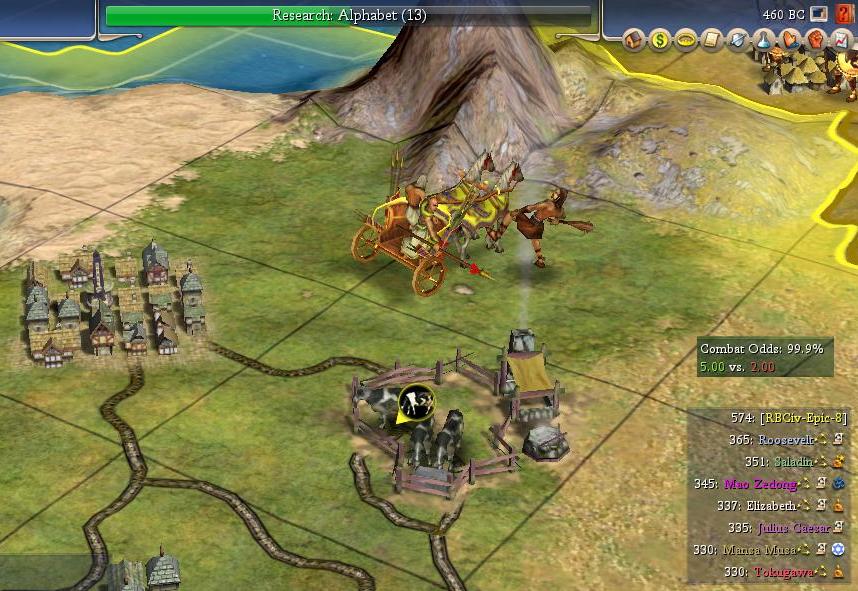Screen dimensions: 858x591
Task: Open the Civics screen ring icon
Action: (x=686, y=40)
